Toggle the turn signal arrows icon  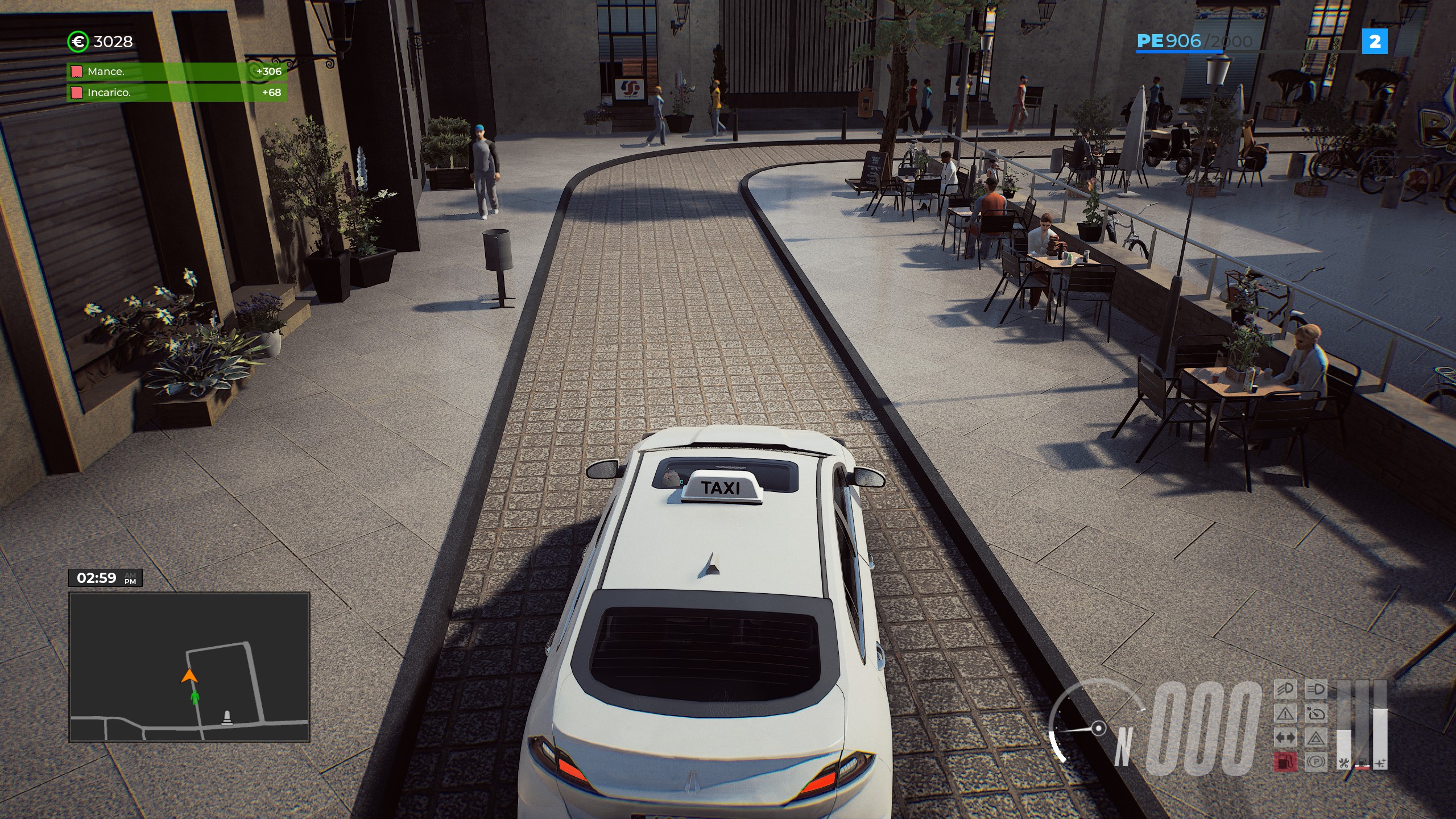1285,738
